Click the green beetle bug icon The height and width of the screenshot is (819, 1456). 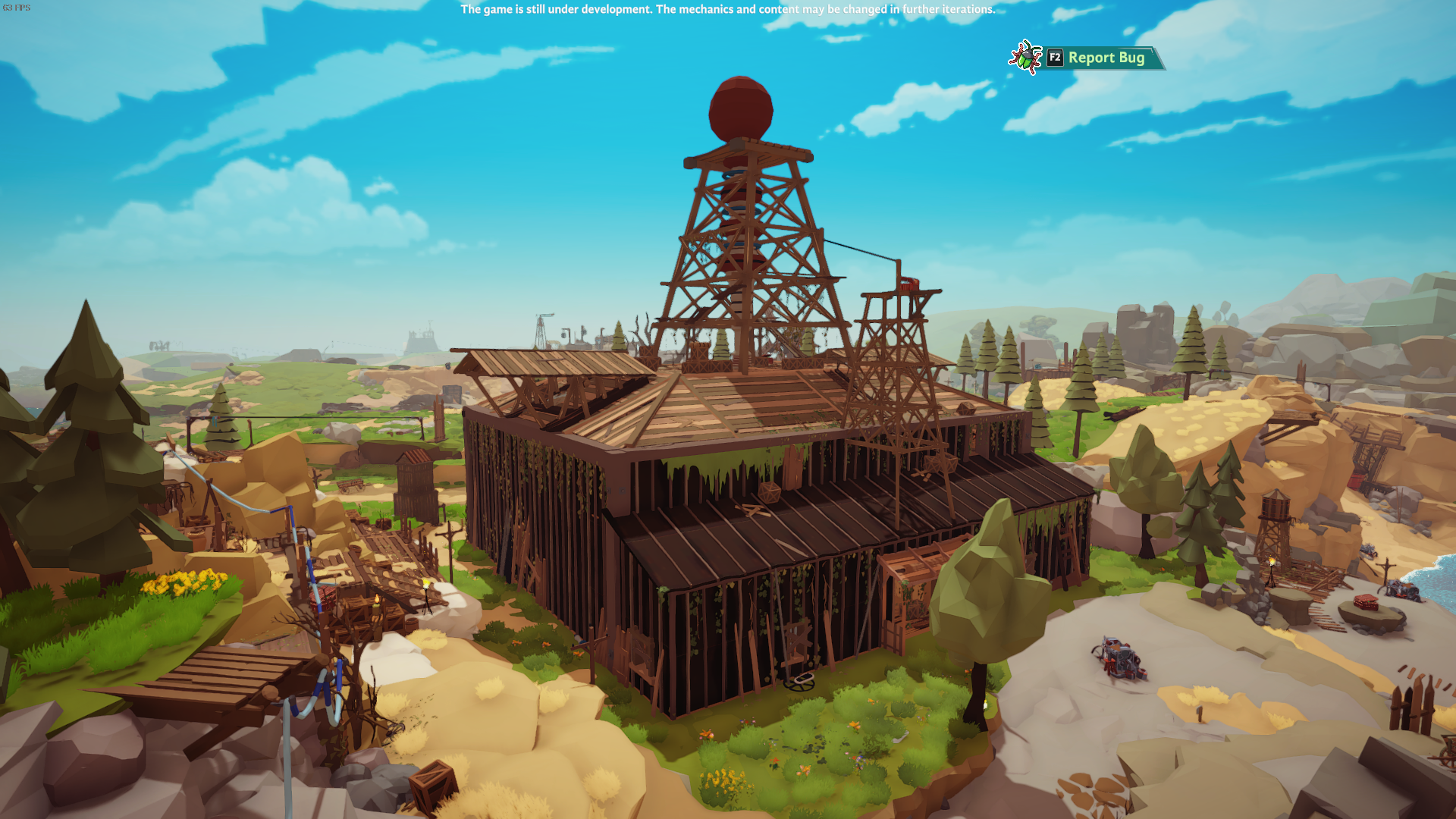1025,56
